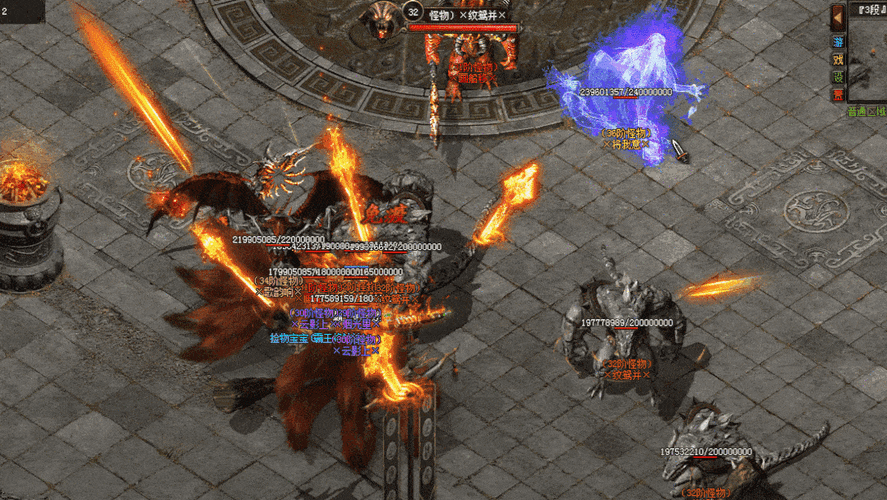Click the blue 游 button
The height and width of the screenshot is (500, 887).
pyautogui.click(x=838, y=44)
